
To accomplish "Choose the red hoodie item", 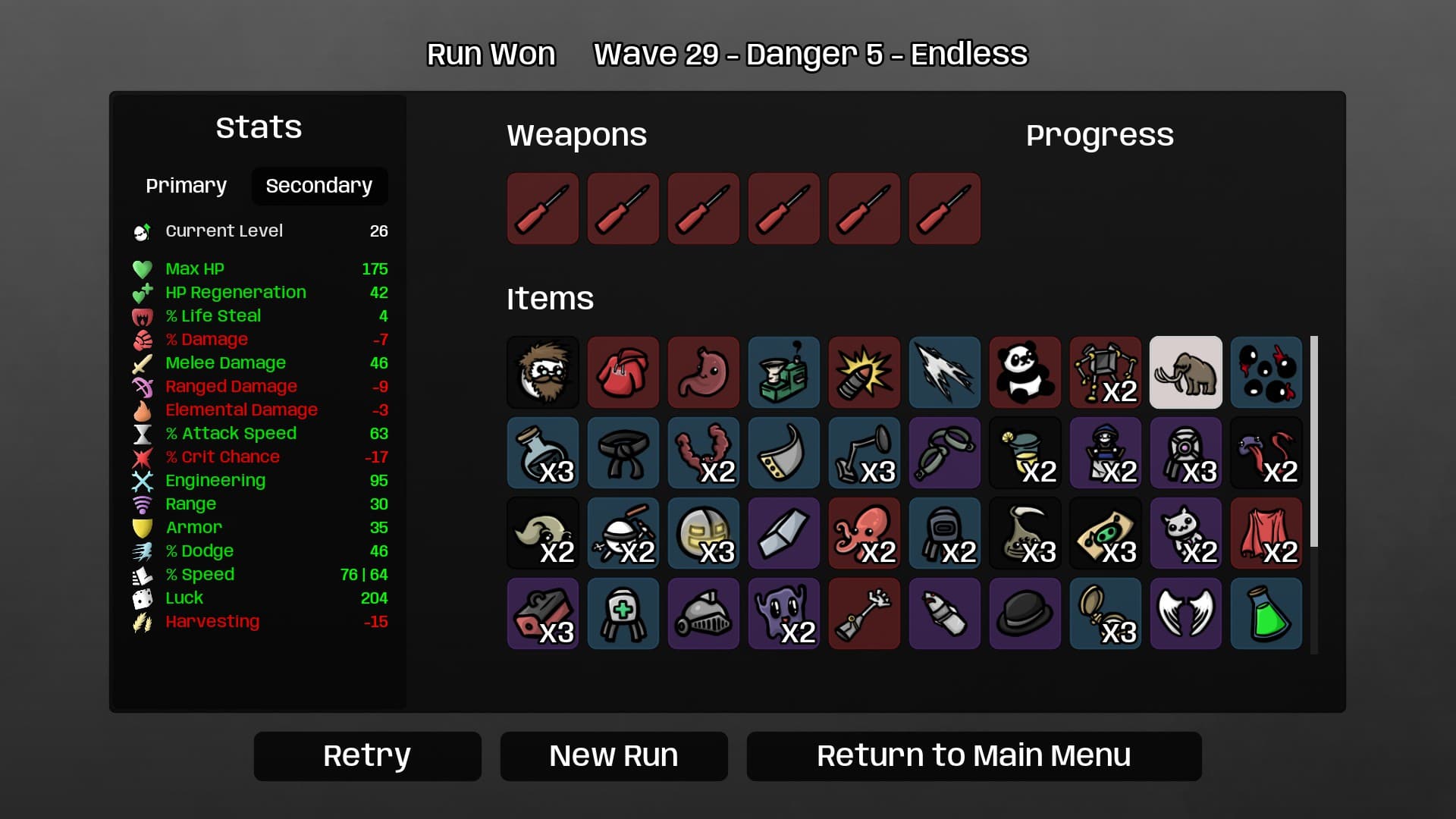I will coord(623,372).
